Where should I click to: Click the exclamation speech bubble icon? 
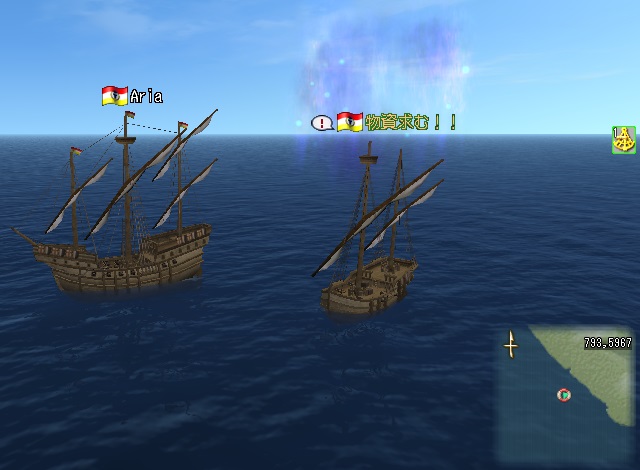coord(322,123)
